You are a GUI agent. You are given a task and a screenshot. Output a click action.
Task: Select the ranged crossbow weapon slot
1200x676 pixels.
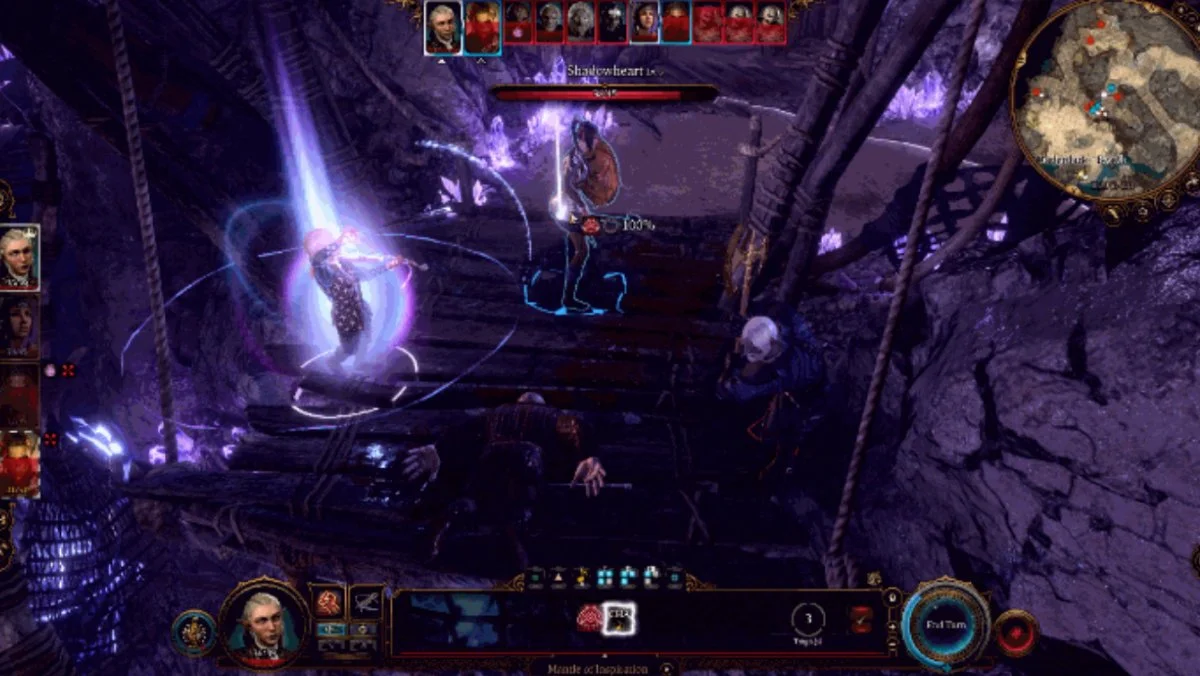click(367, 602)
